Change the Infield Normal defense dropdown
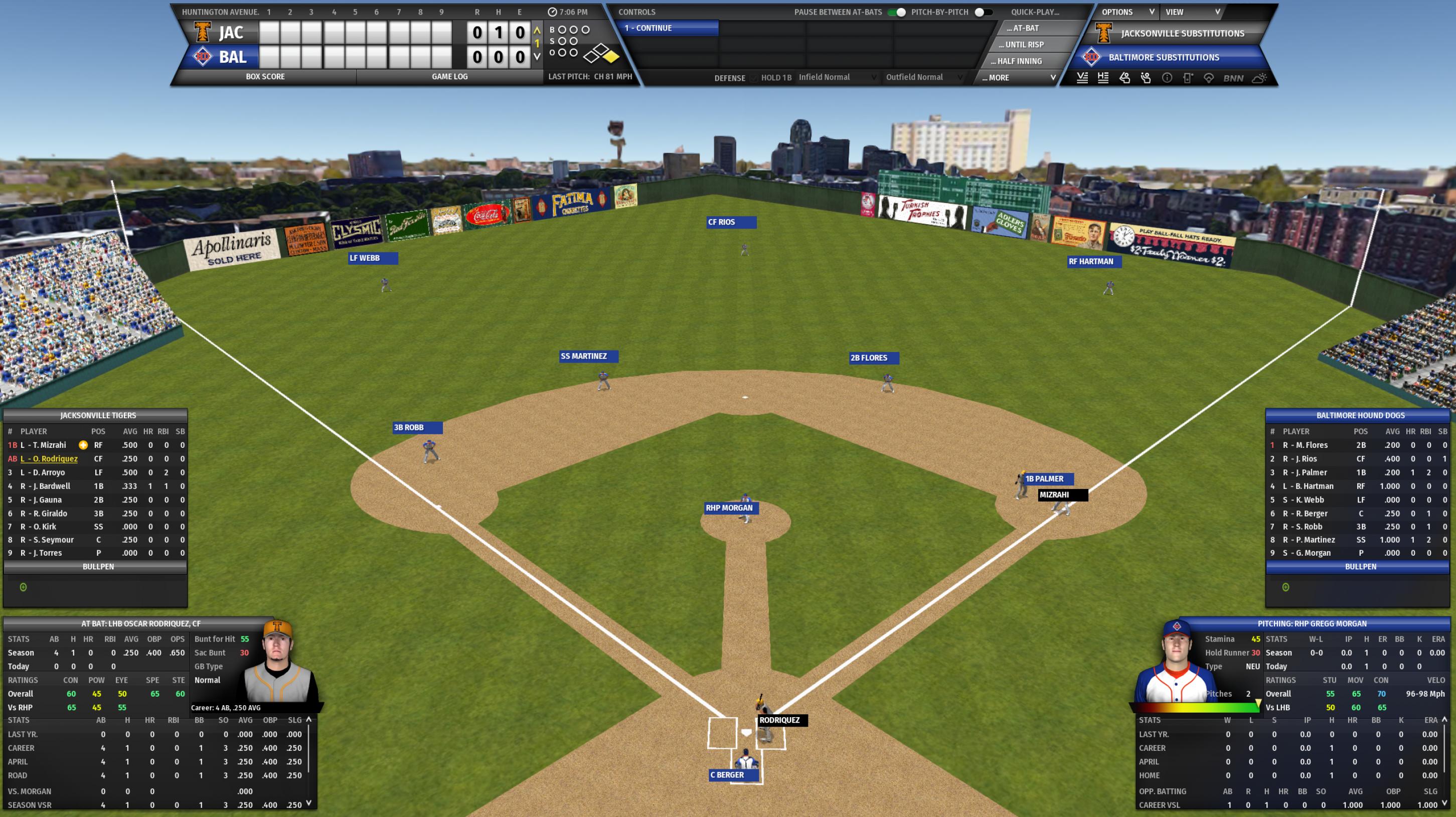1456x817 pixels. (x=838, y=77)
